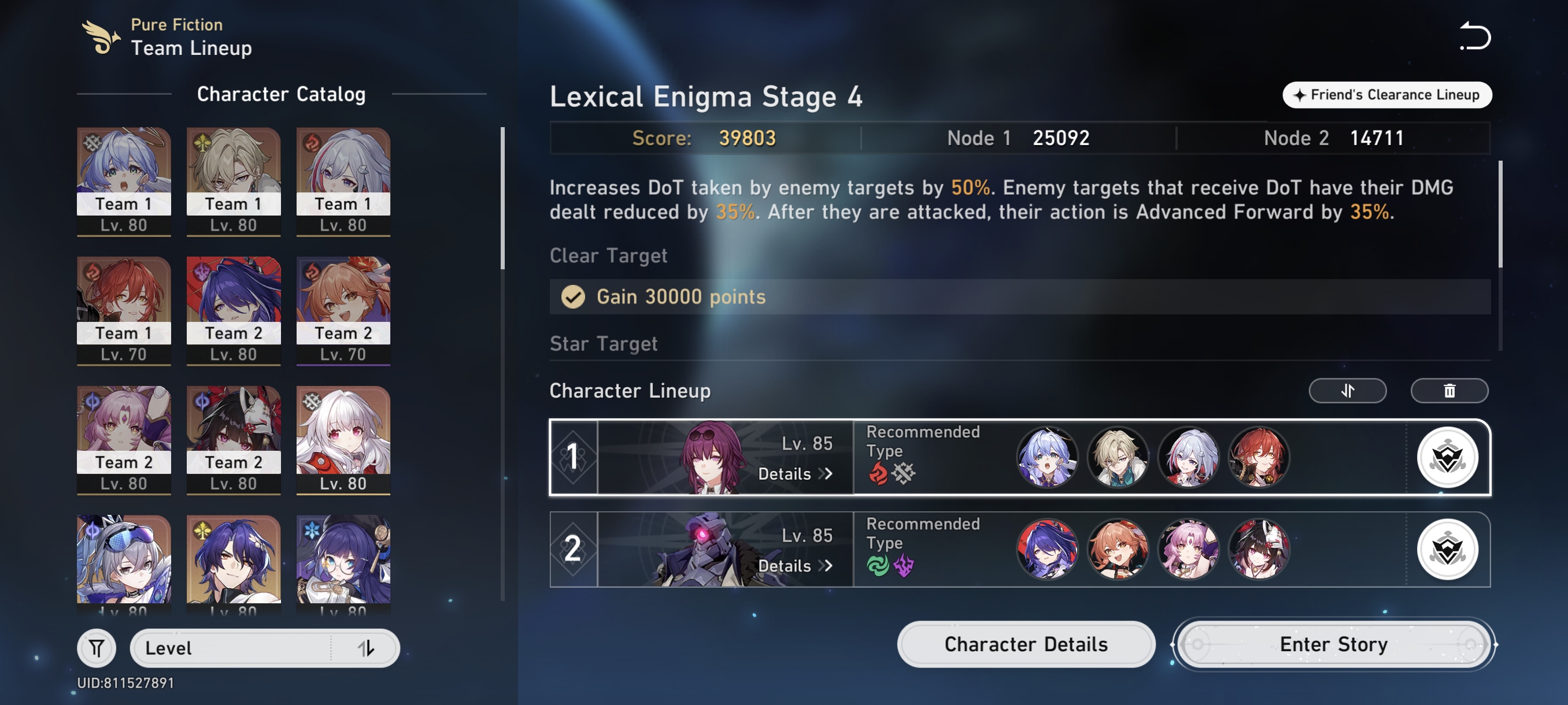Click the Lightning recommended type icon for Team 2

pos(903,566)
